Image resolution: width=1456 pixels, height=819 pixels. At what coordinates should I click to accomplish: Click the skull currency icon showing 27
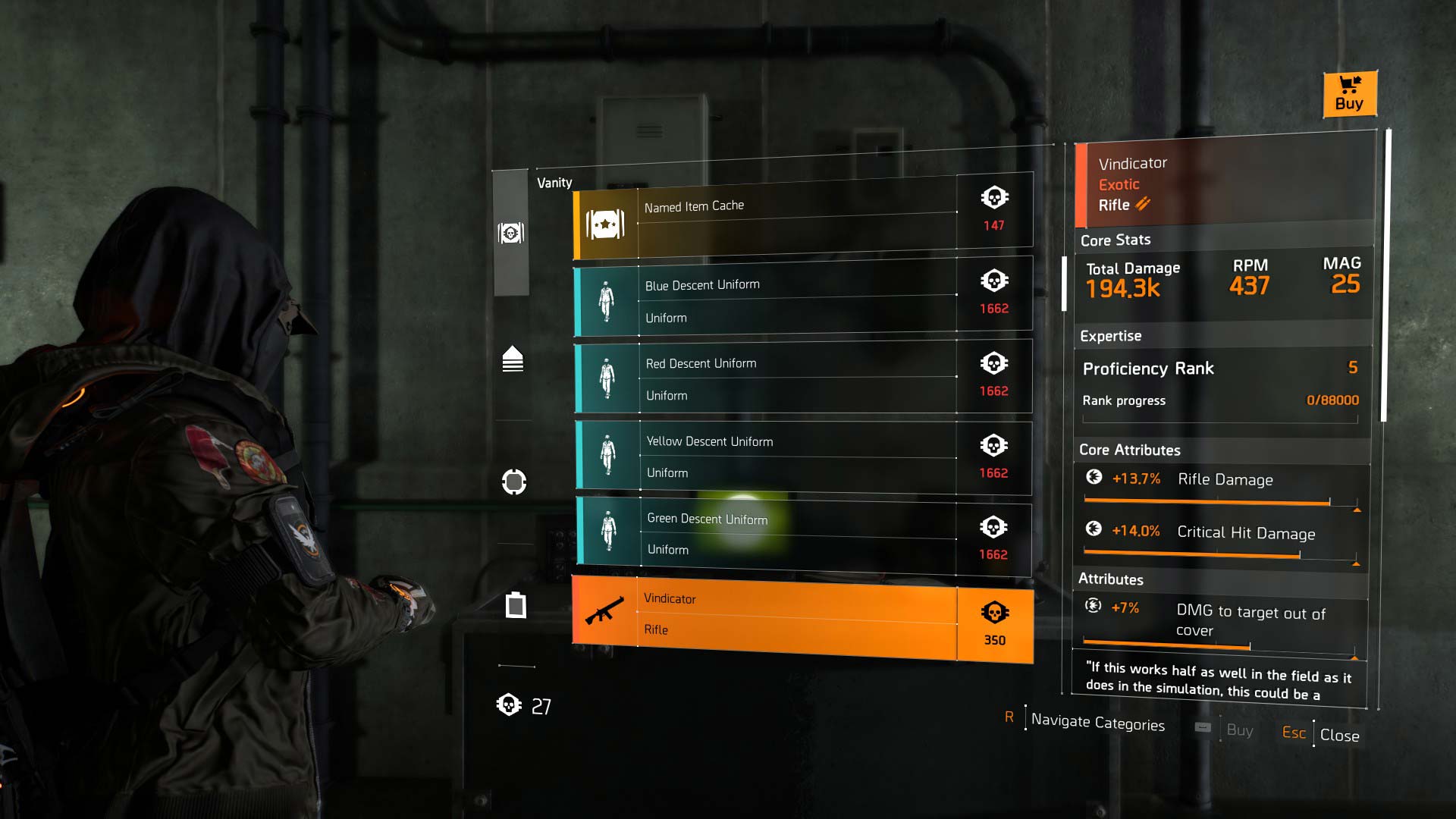click(510, 704)
